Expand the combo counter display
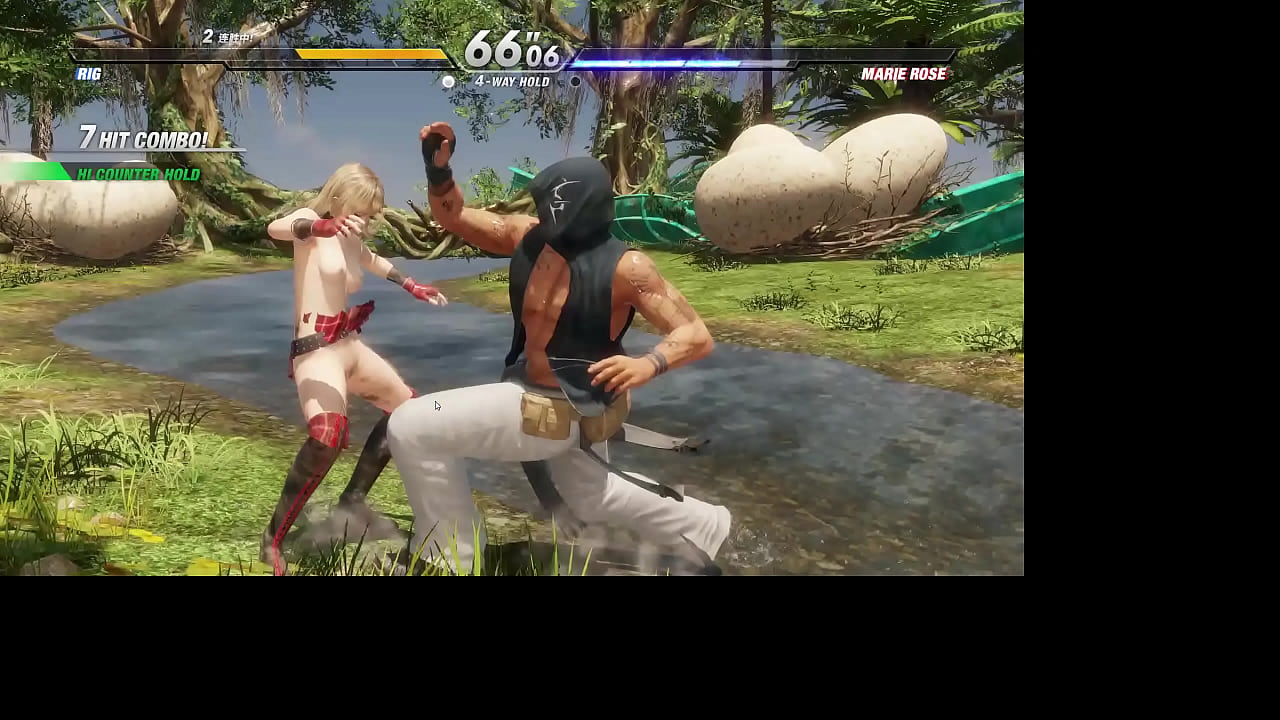1280x720 pixels. (x=145, y=140)
